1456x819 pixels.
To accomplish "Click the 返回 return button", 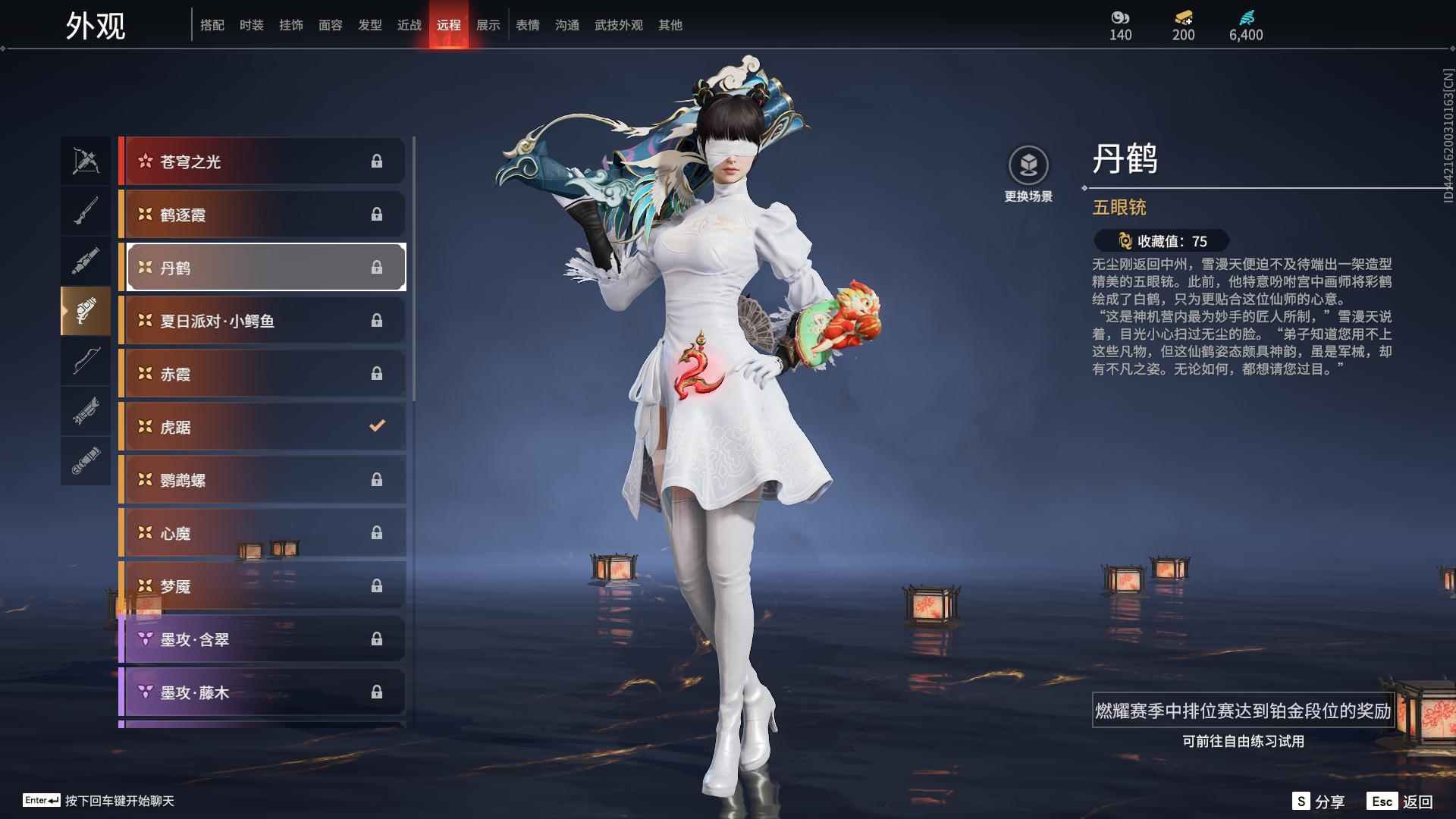I will click(1420, 800).
